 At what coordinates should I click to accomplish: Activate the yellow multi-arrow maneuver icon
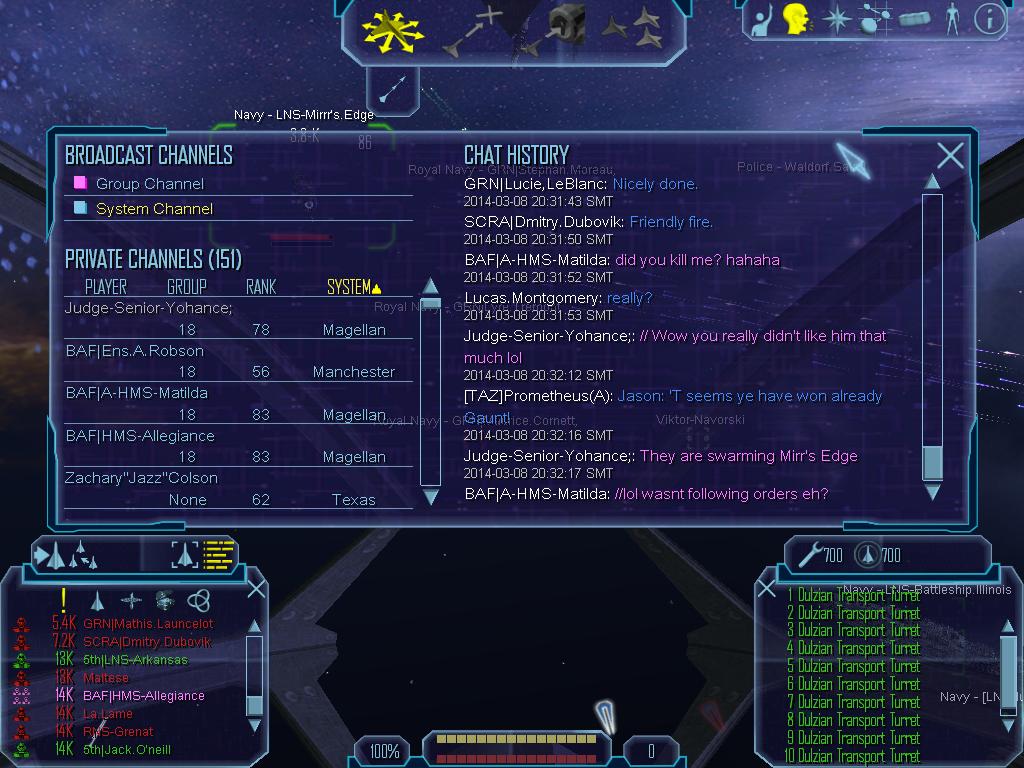click(393, 29)
